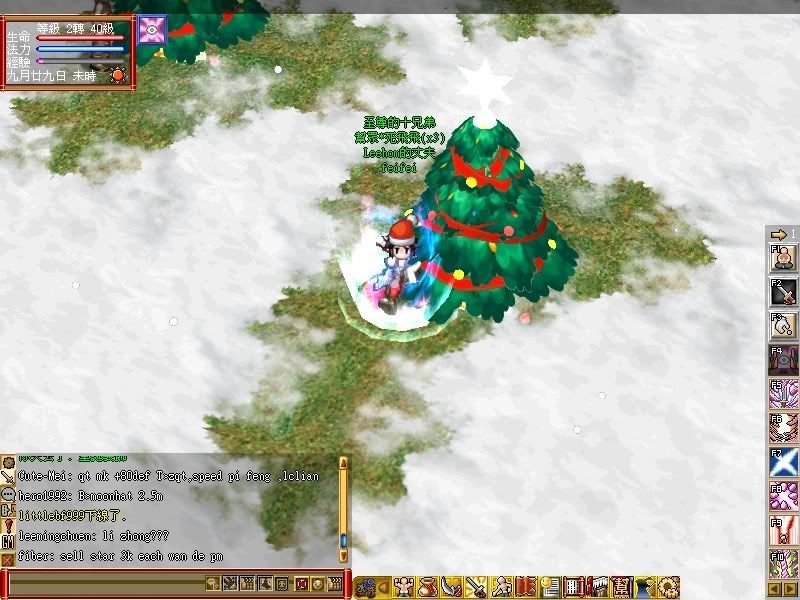Open the gear settings icon
The image size is (800, 600).
669,586
